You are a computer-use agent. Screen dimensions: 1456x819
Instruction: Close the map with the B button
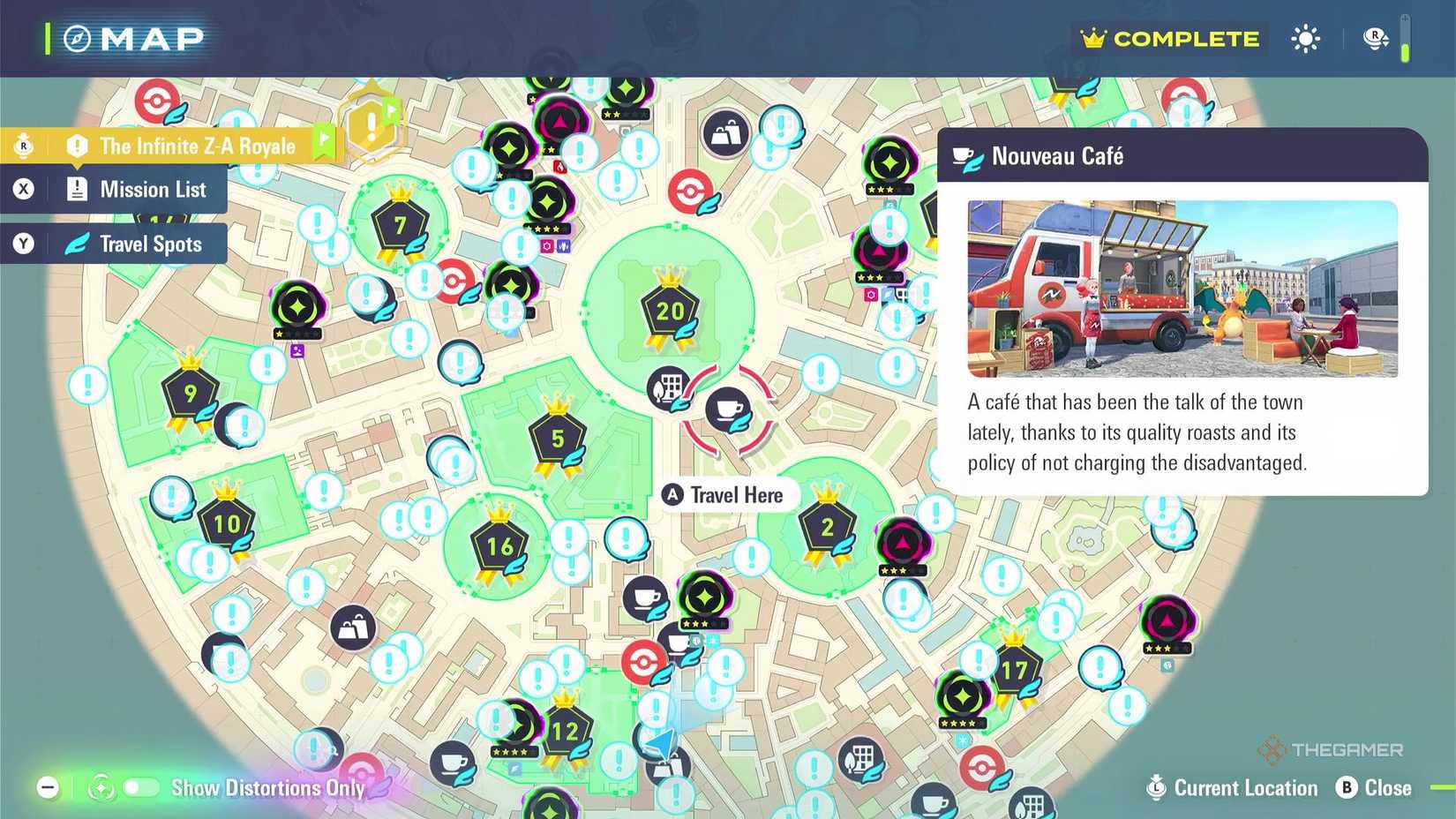1347,788
